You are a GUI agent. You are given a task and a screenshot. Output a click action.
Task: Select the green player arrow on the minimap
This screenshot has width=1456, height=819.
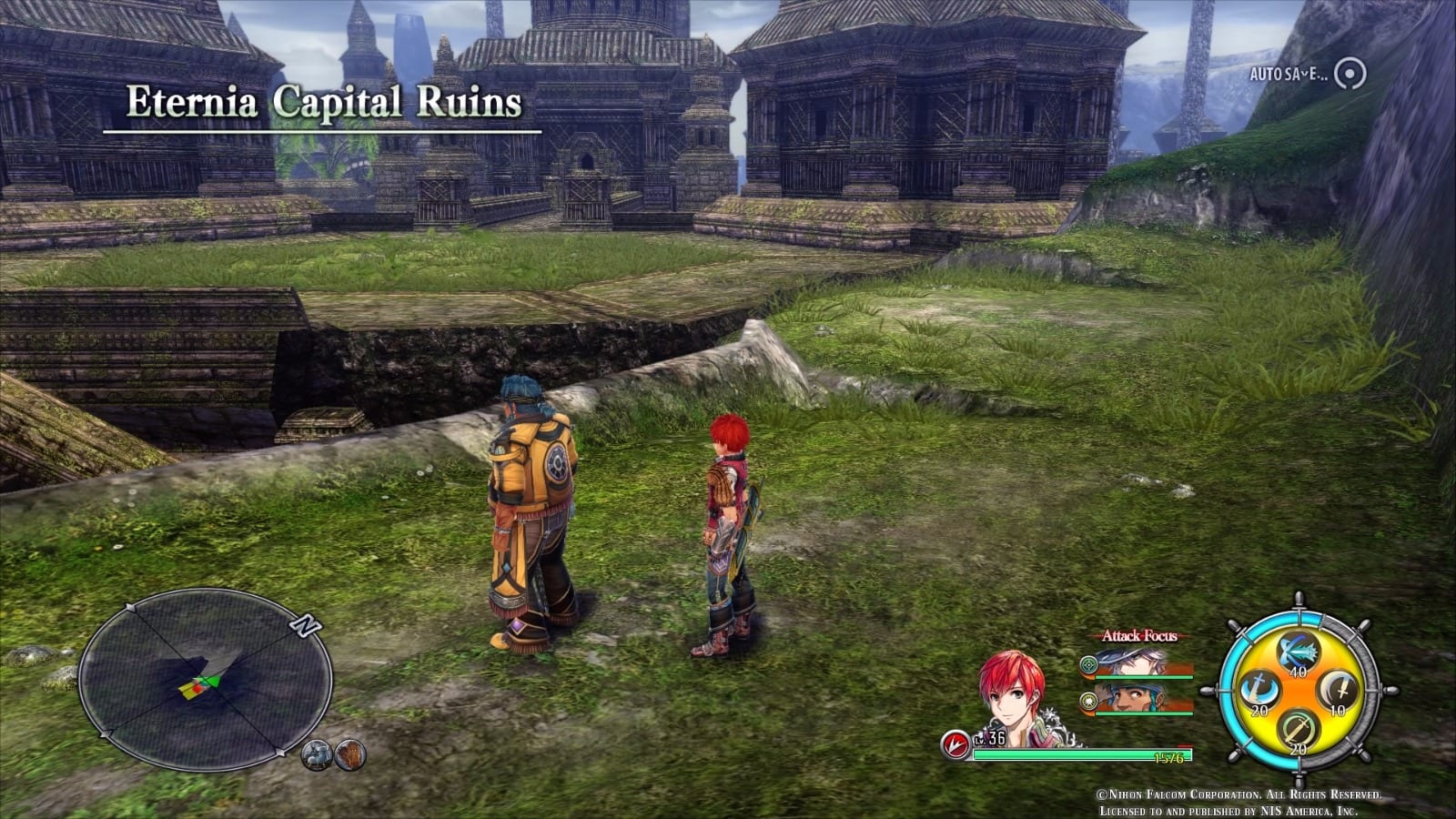212,680
